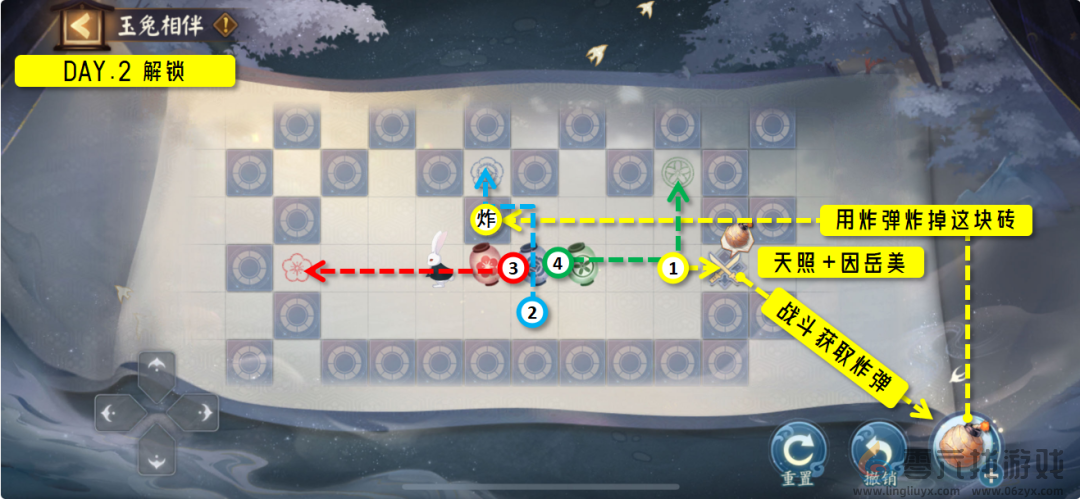Go back with the top-left arrow button
The height and width of the screenshot is (499, 1080).
tap(81, 25)
